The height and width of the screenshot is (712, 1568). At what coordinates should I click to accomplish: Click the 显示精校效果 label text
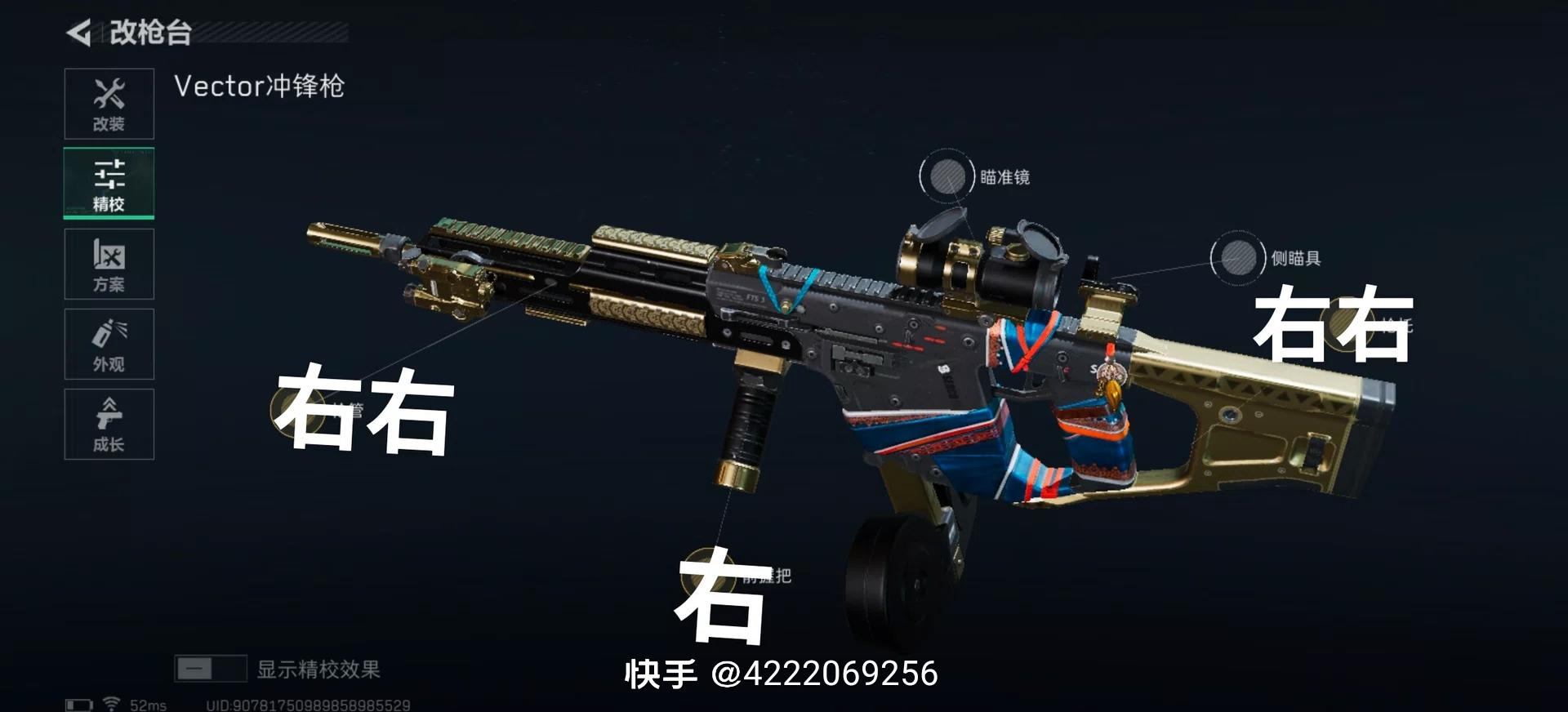pos(319,667)
